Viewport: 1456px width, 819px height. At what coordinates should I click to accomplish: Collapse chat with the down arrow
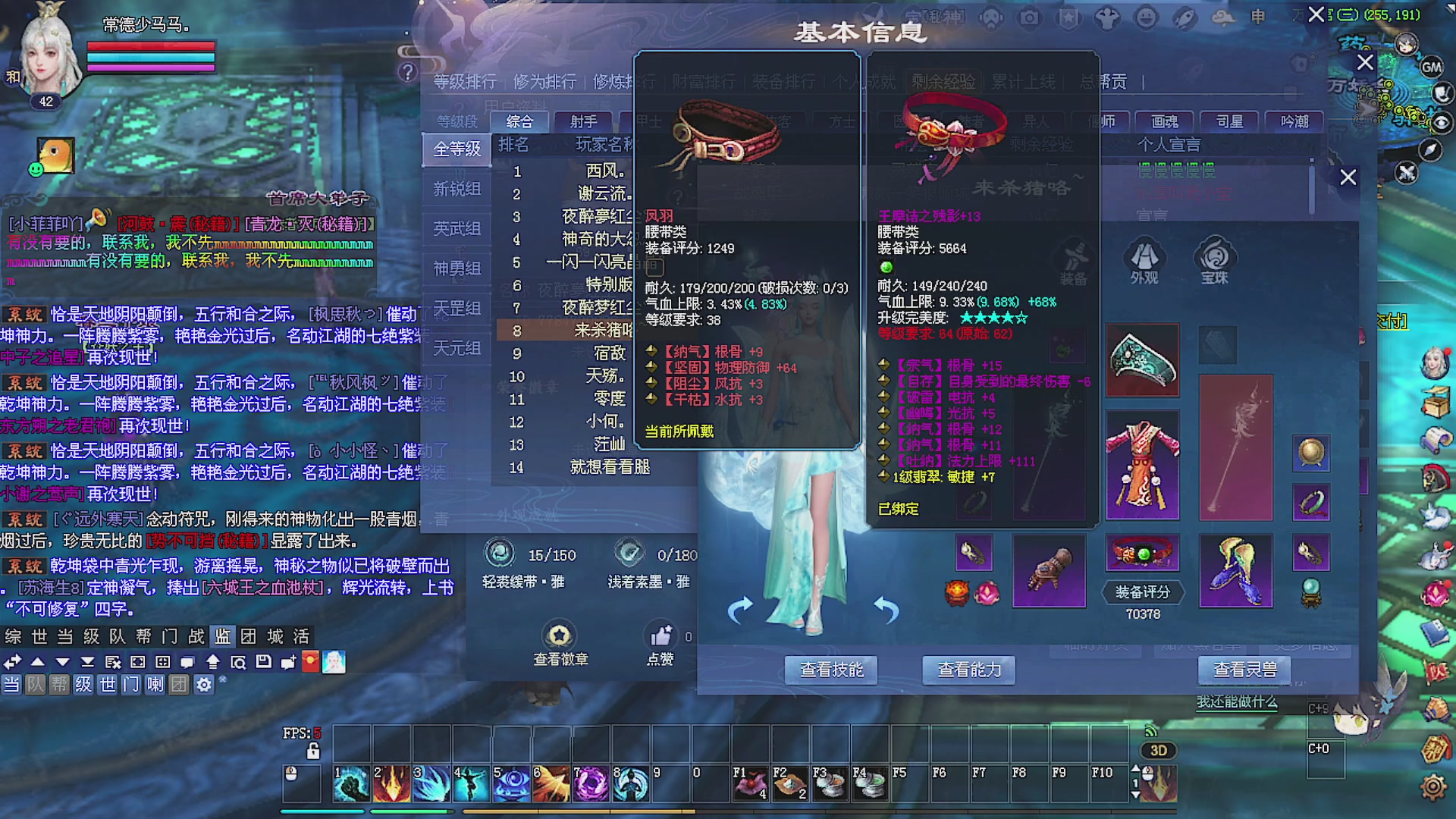click(62, 662)
